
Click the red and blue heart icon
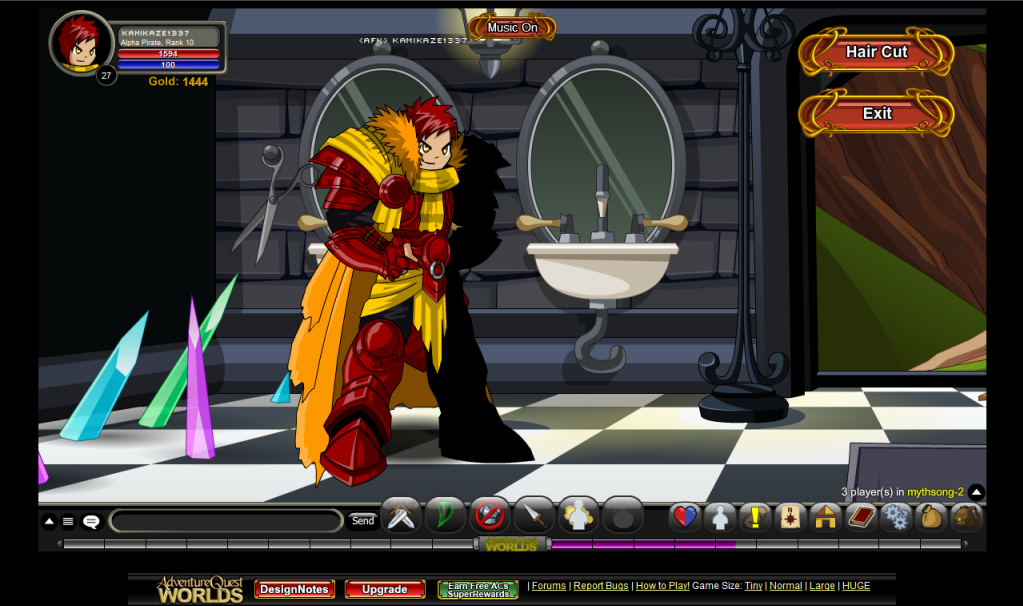(685, 517)
